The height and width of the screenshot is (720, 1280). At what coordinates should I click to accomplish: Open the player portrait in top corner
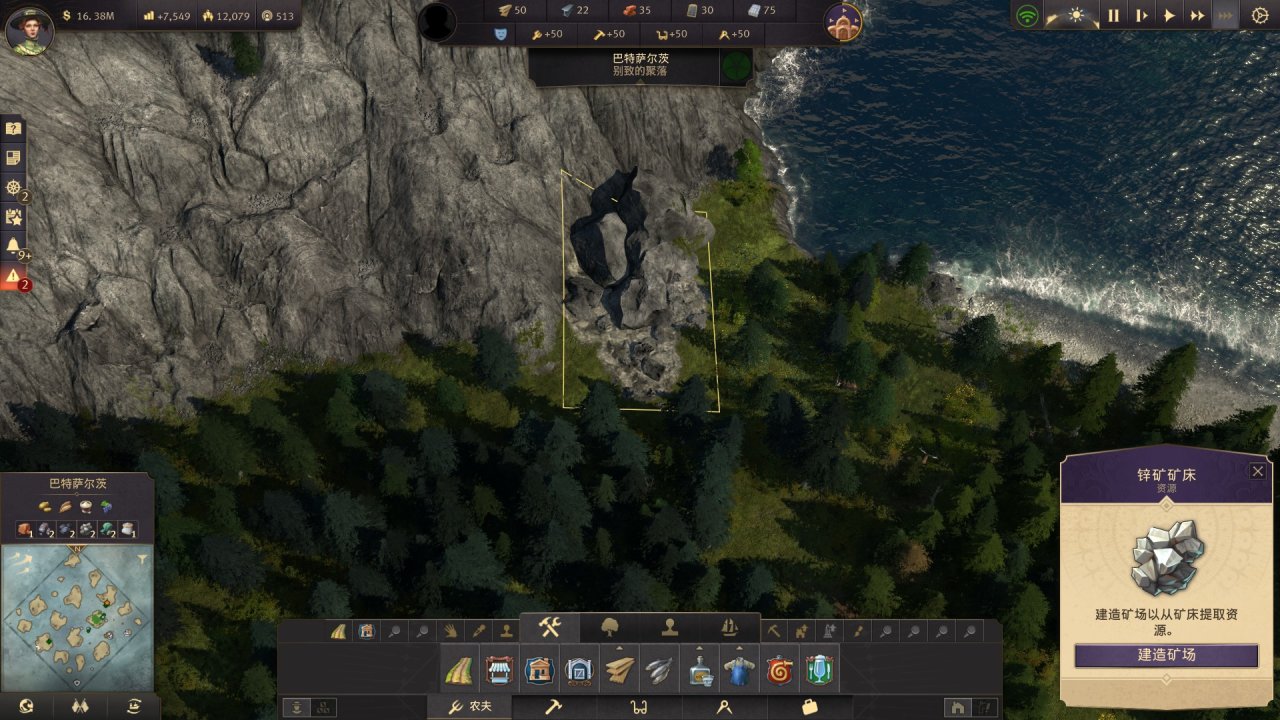(x=29, y=28)
